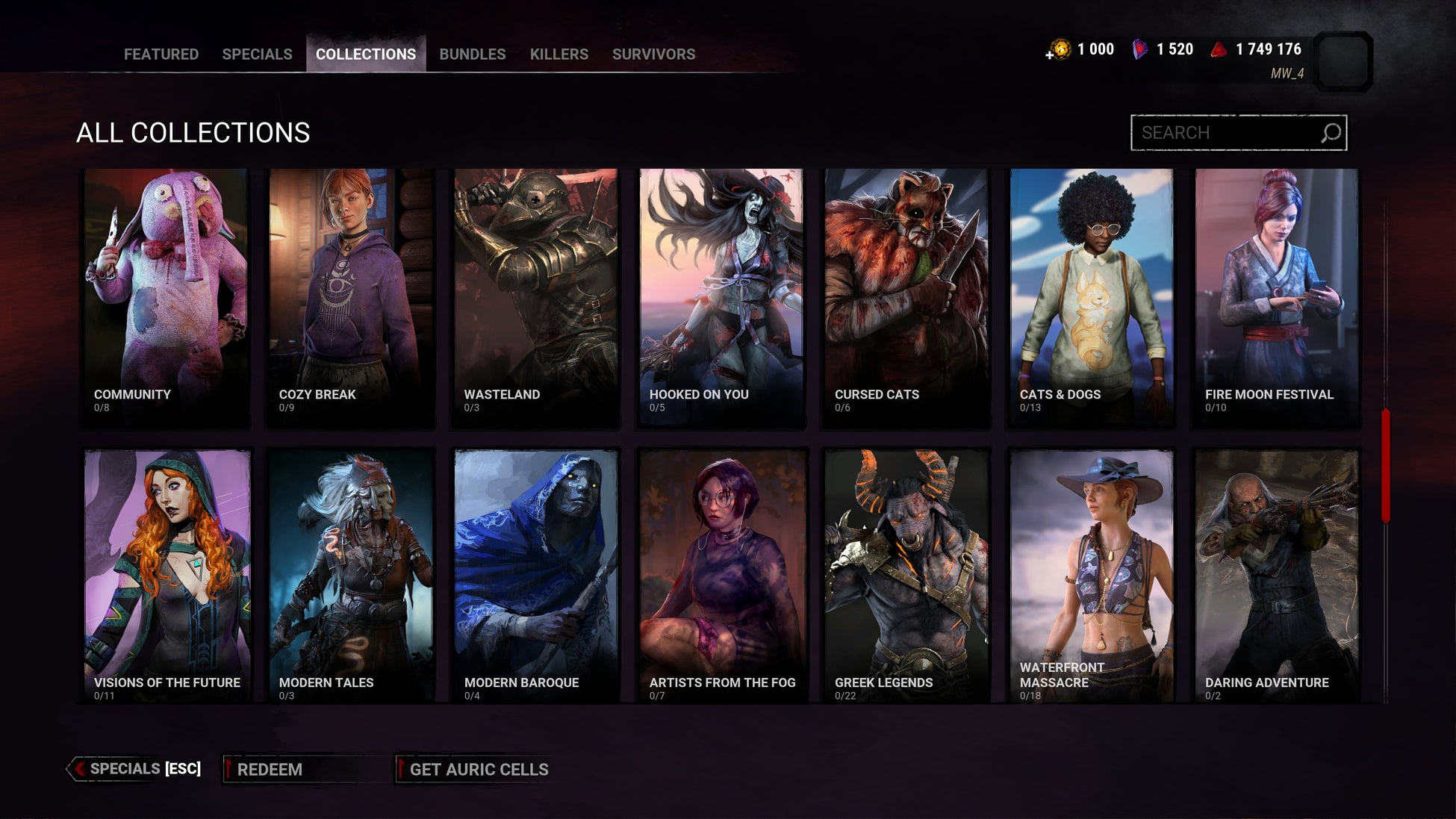This screenshot has width=1456, height=819.
Task: View the Cozy Break collection
Action: click(x=351, y=297)
